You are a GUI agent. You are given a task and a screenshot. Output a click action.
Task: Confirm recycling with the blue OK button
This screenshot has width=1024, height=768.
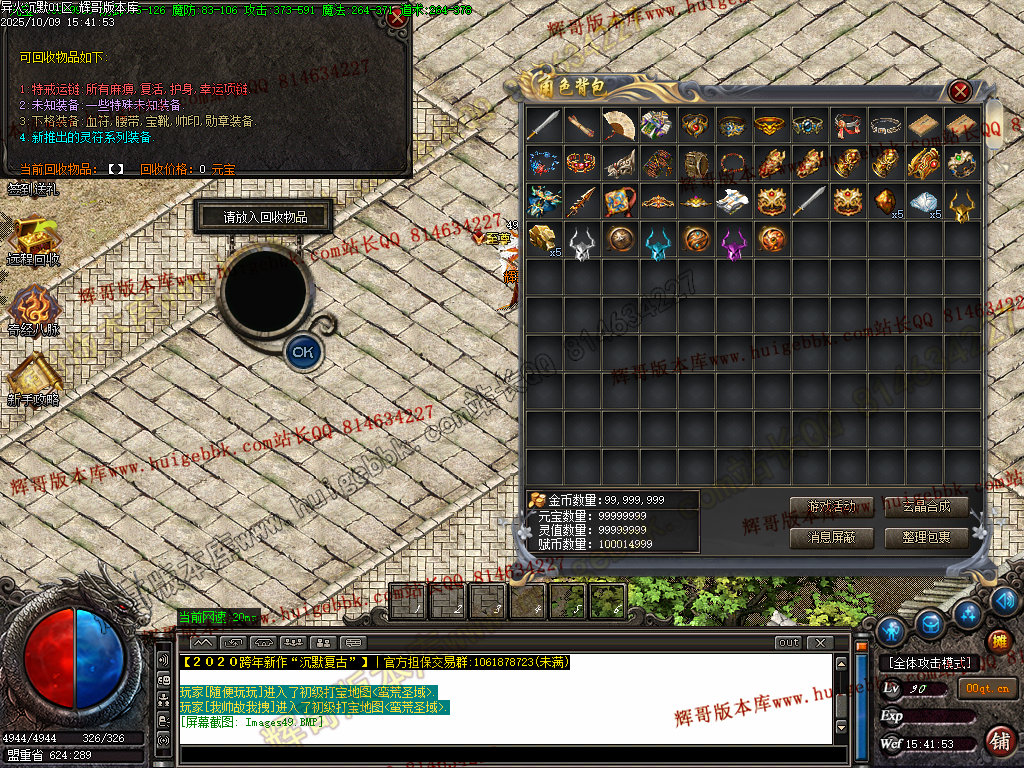coord(303,351)
